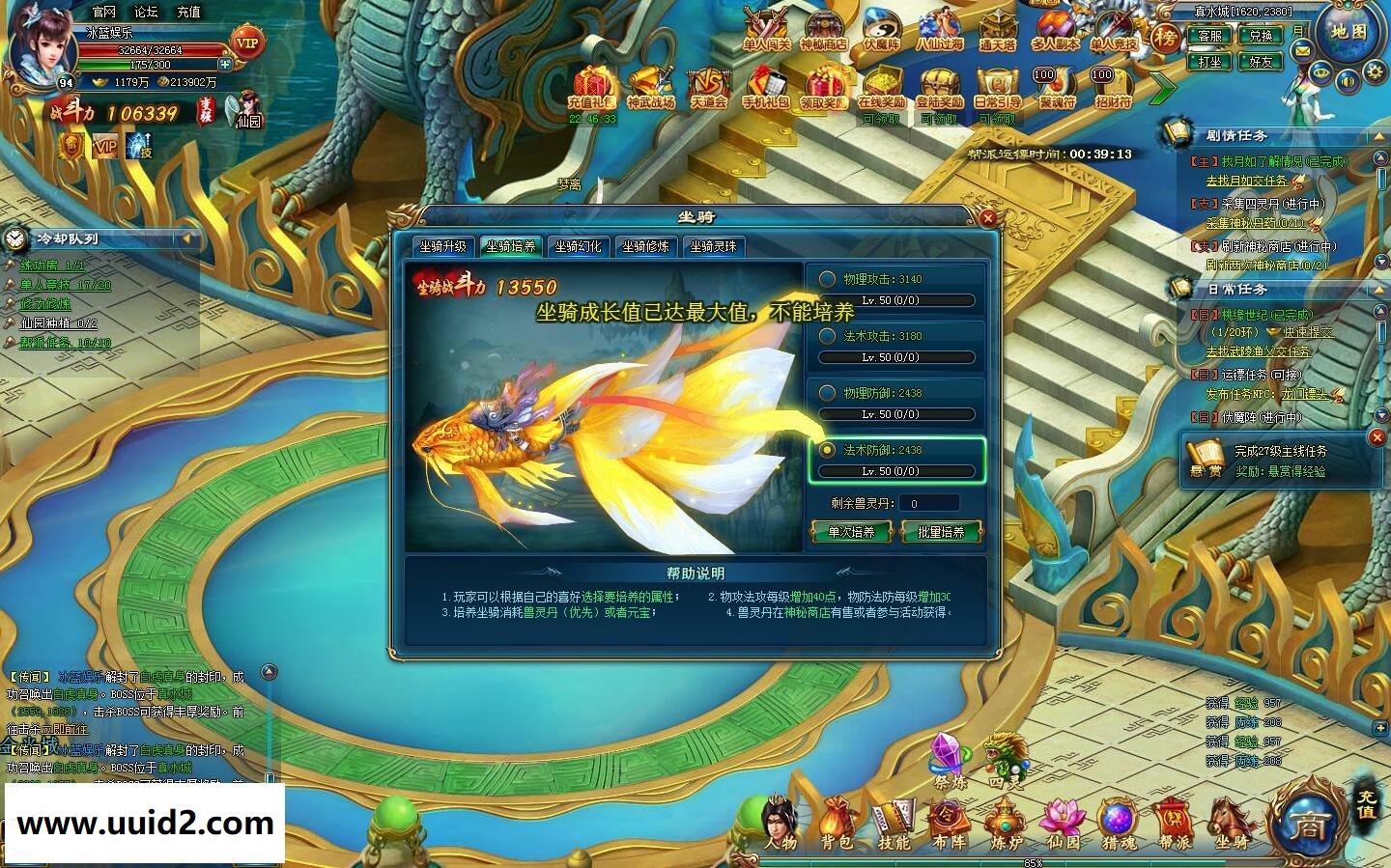
Task: Claim the 在线奖励 online reward
Action: (x=881, y=89)
